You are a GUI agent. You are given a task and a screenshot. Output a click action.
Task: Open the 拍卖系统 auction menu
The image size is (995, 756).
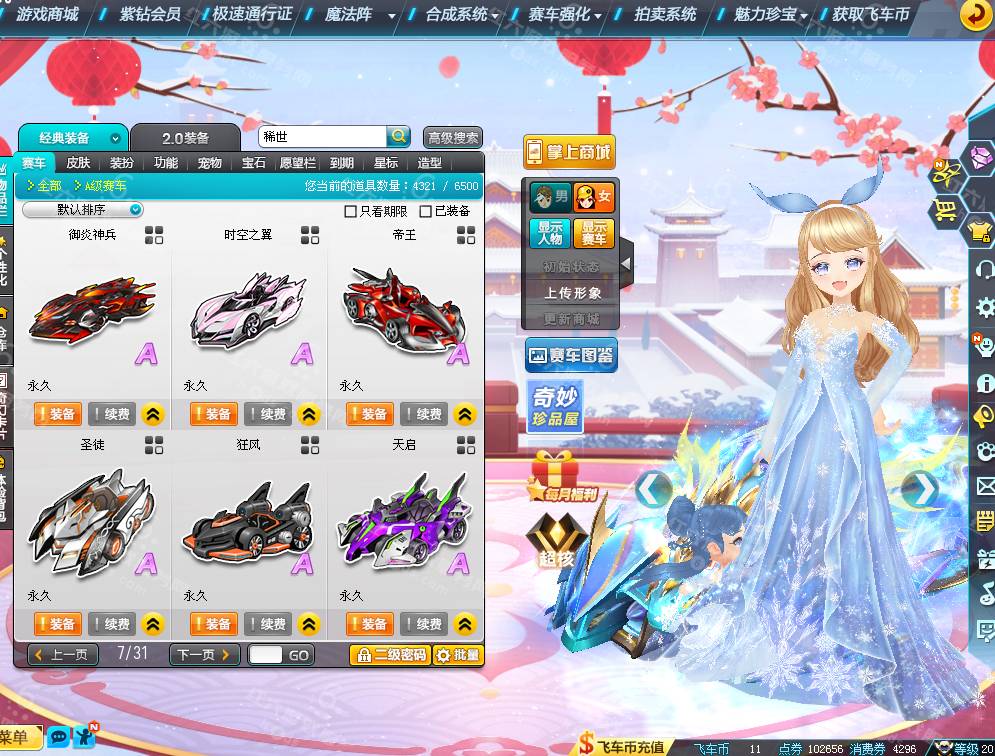tap(665, 14)
